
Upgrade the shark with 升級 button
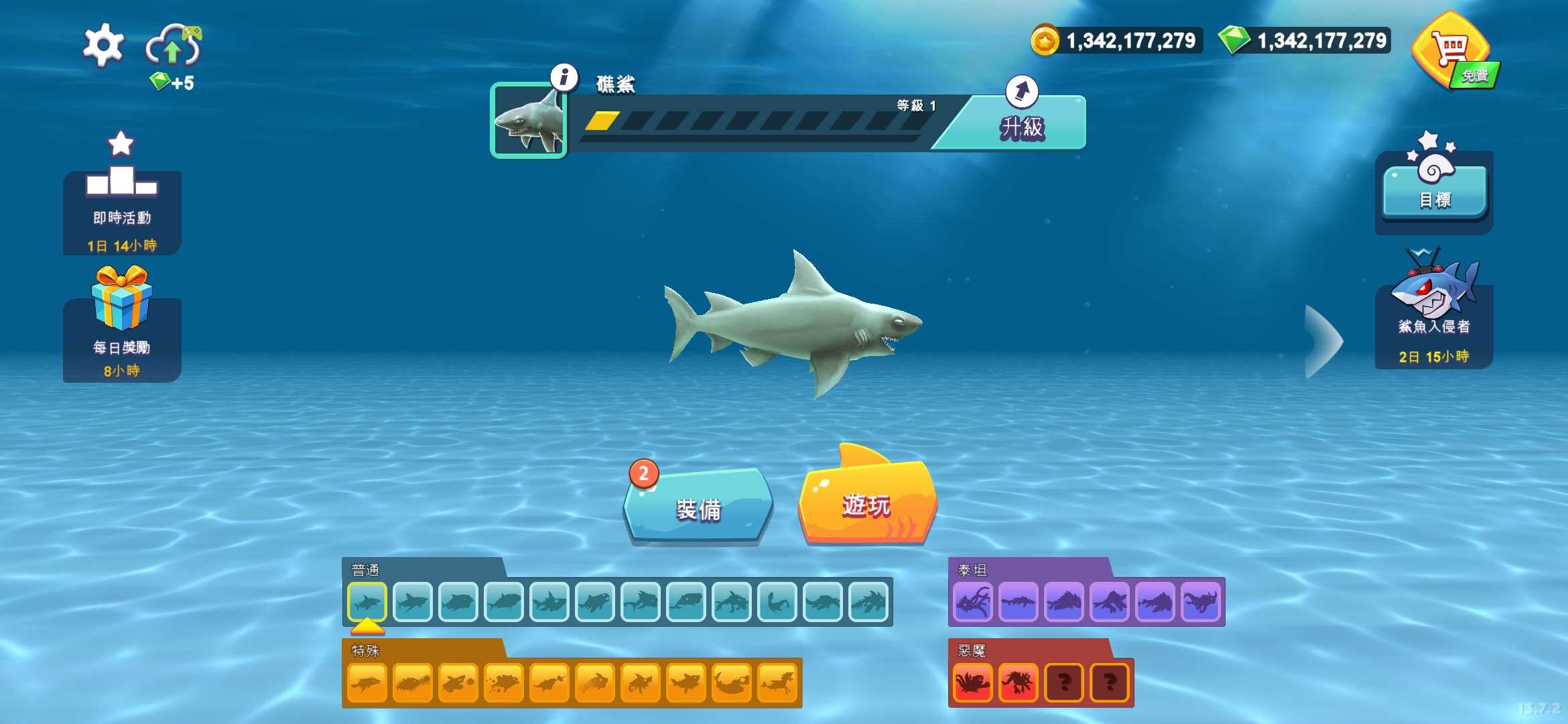tap(1021, 124)
